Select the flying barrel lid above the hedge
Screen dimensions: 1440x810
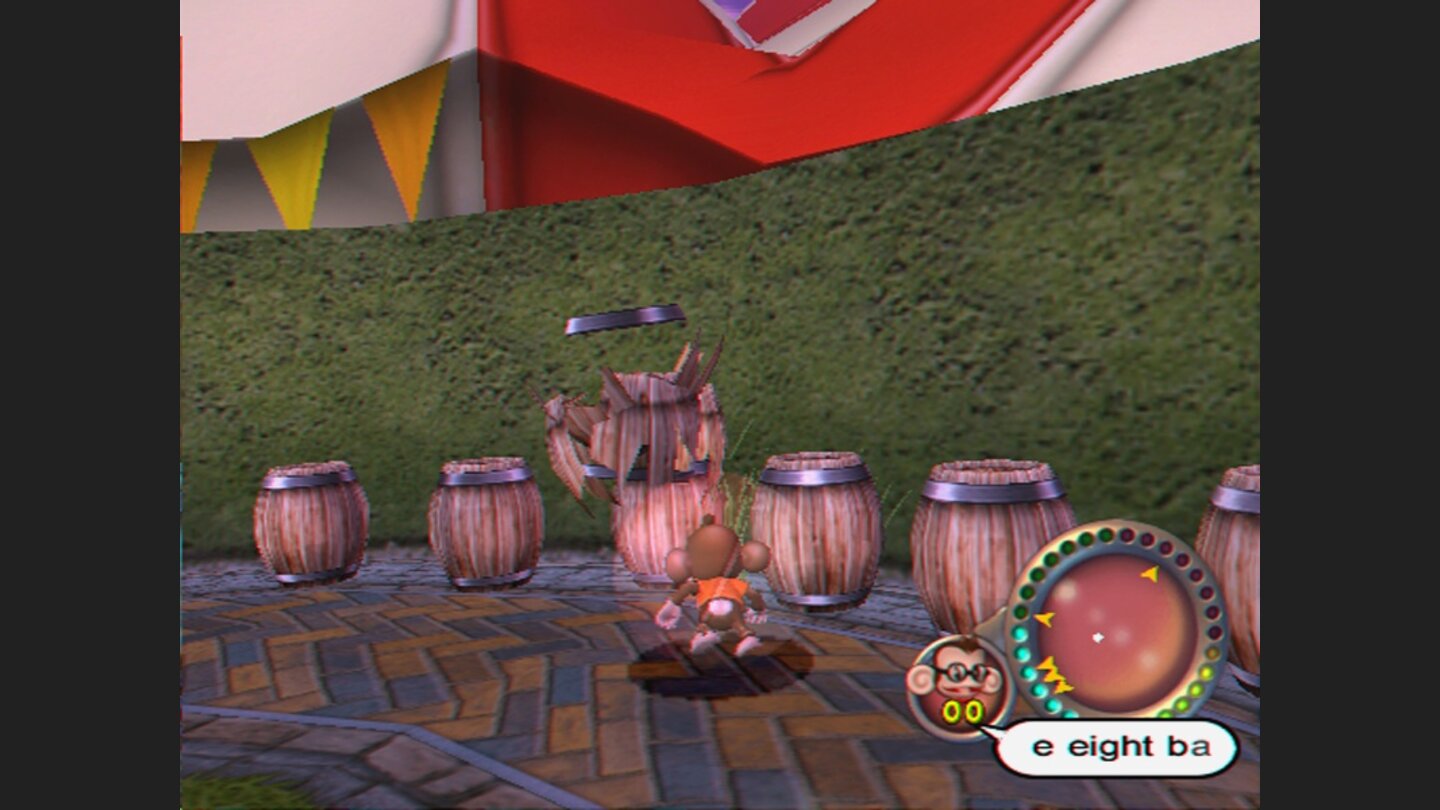click(625, 318)
